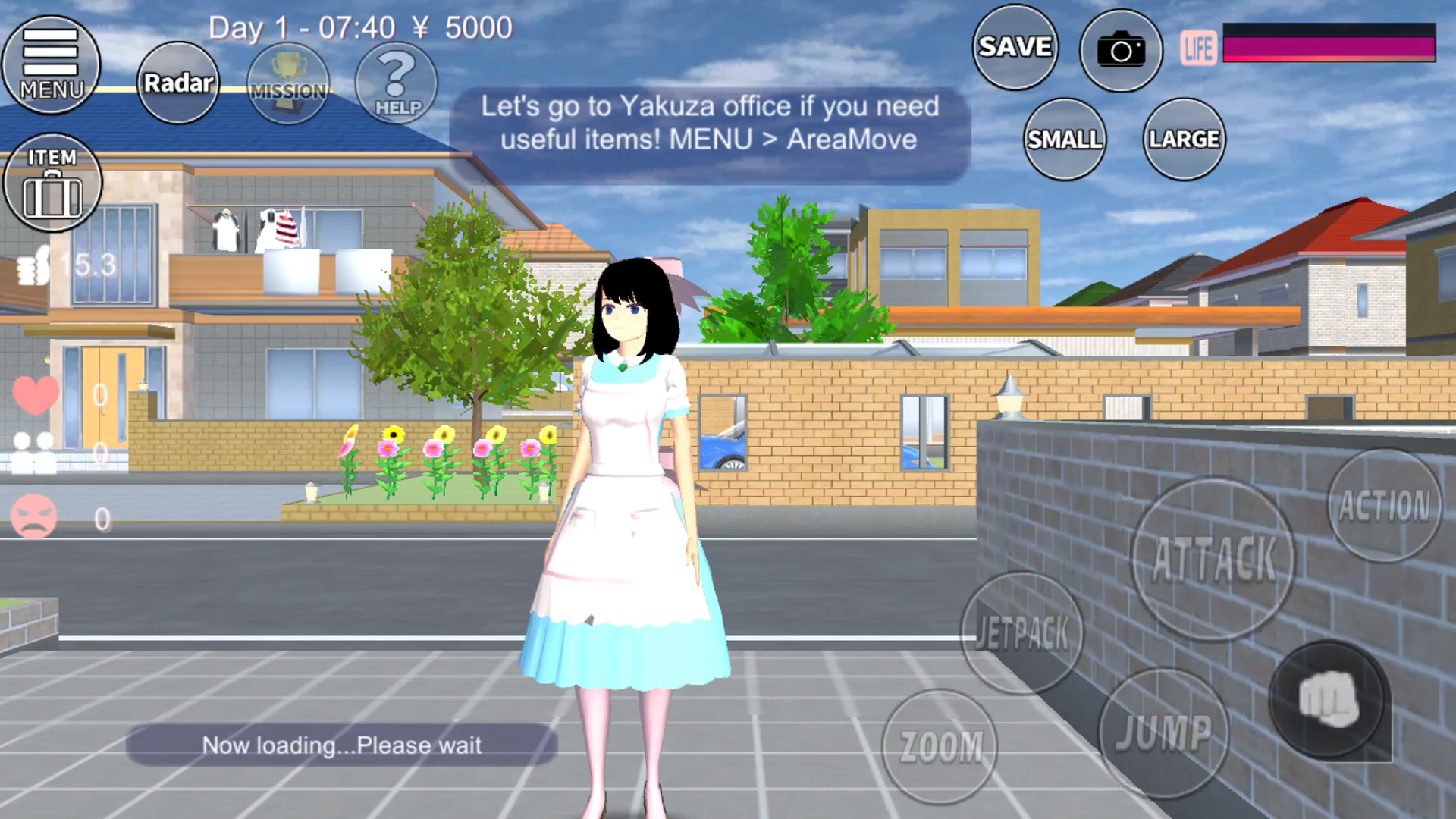Tap the ATTACK button
The height and width of the screenshot is (819, 1456).
[x=1213, y=560]
